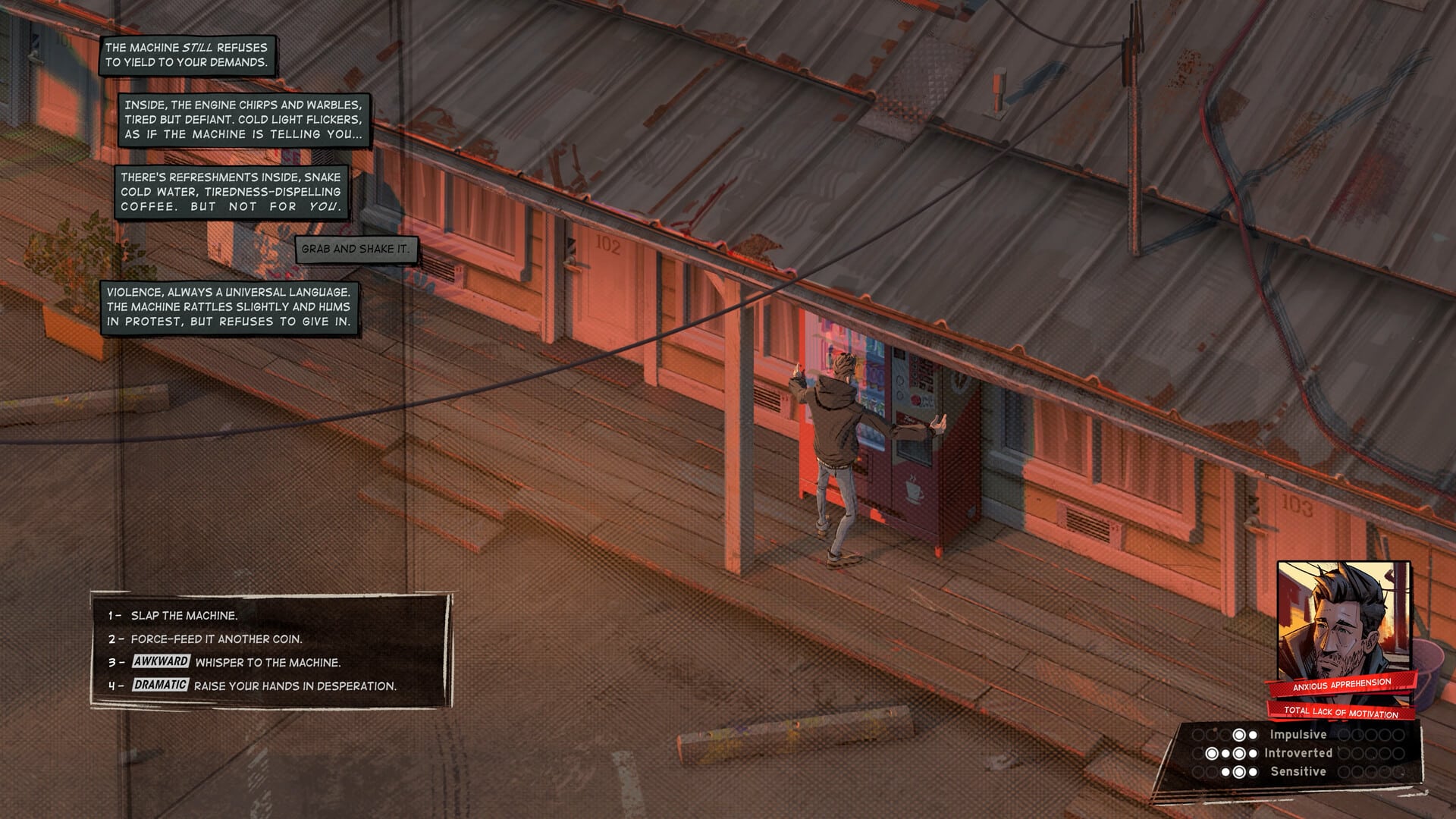
Task: Click the 'Grab and shake it' caption box
Action: [x=356, y=247]
